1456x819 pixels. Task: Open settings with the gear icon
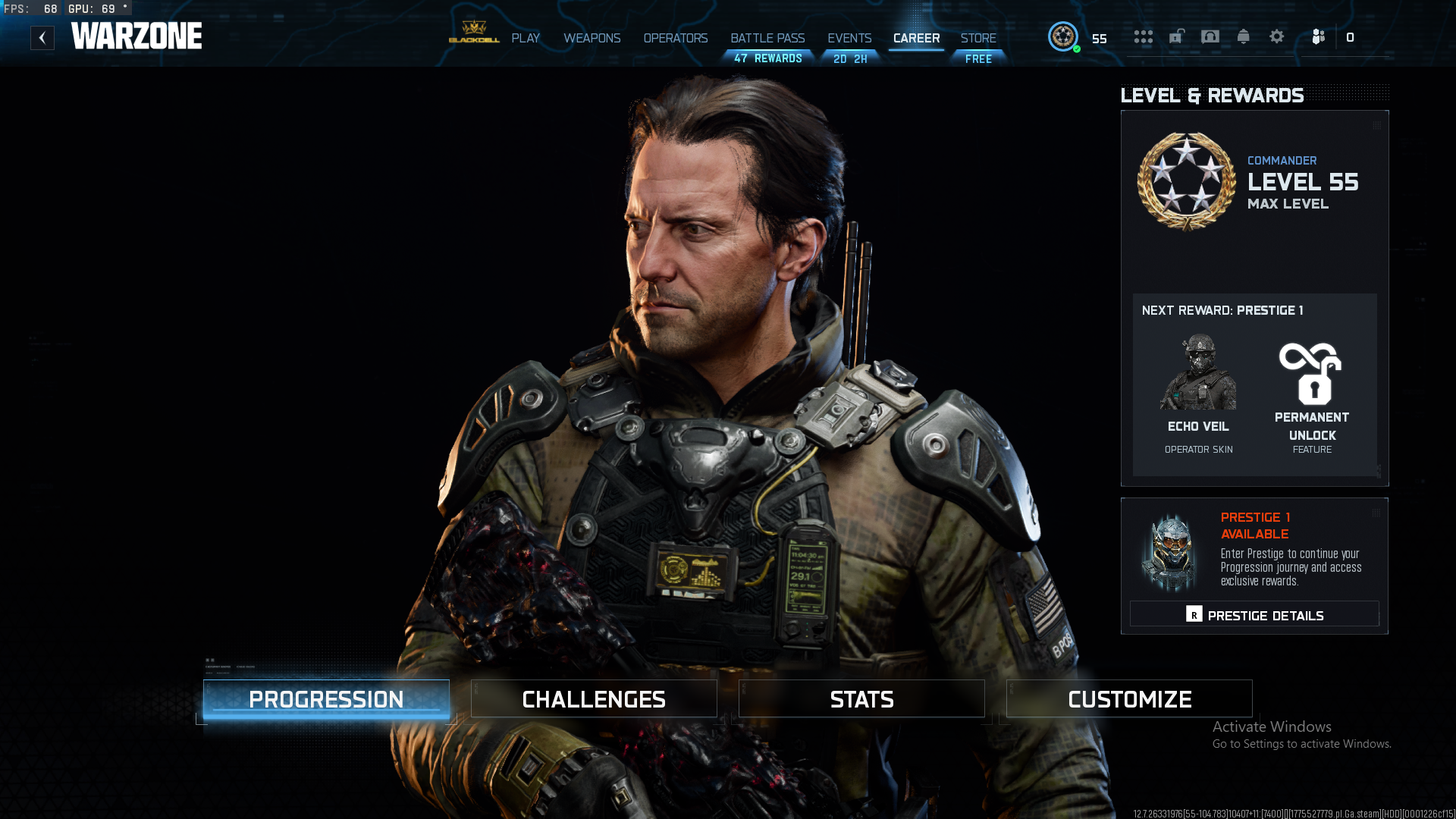click(1276, 36)
